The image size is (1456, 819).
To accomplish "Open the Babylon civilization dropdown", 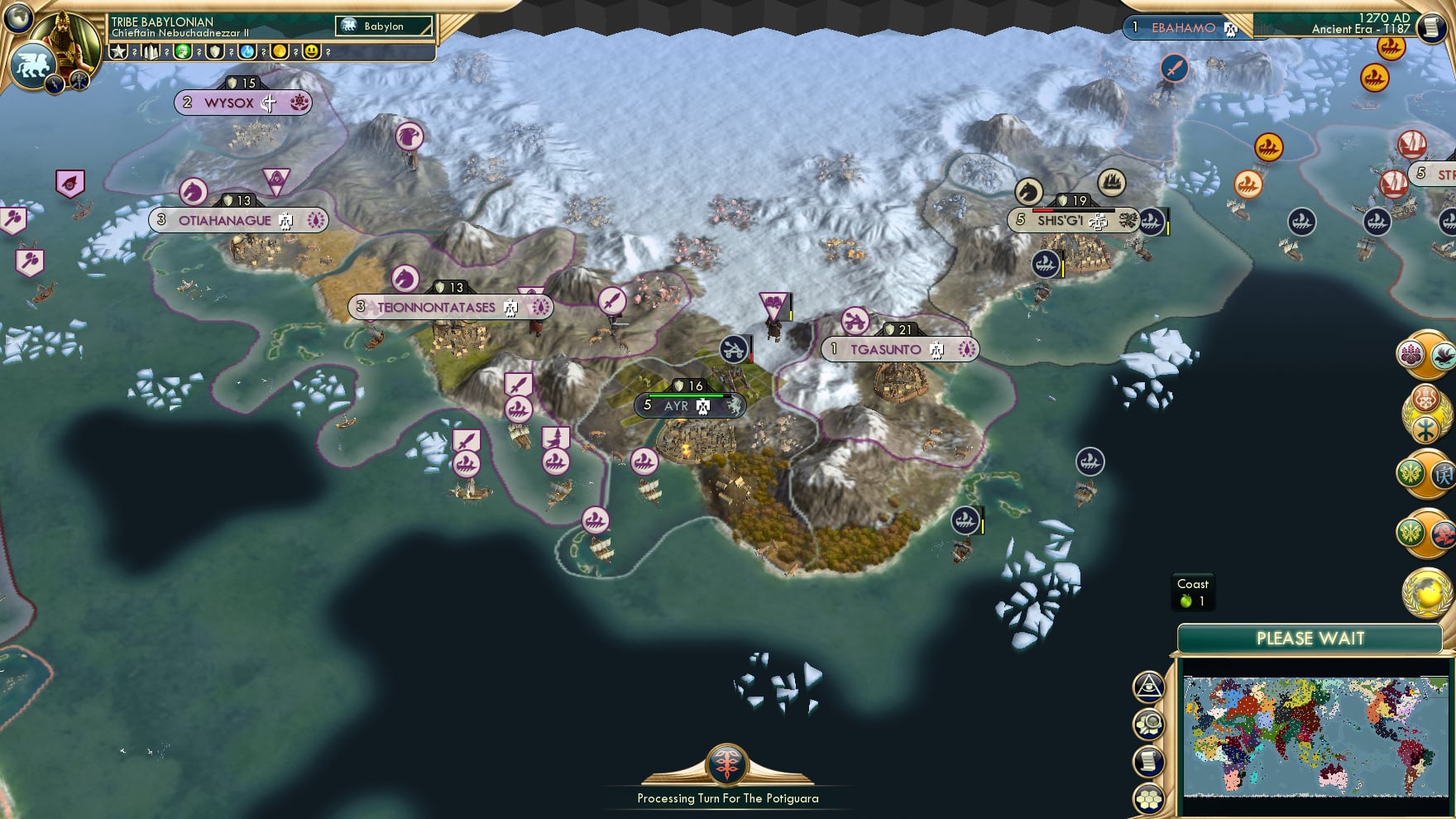I will pyautogui.click(x=382, y=26).
